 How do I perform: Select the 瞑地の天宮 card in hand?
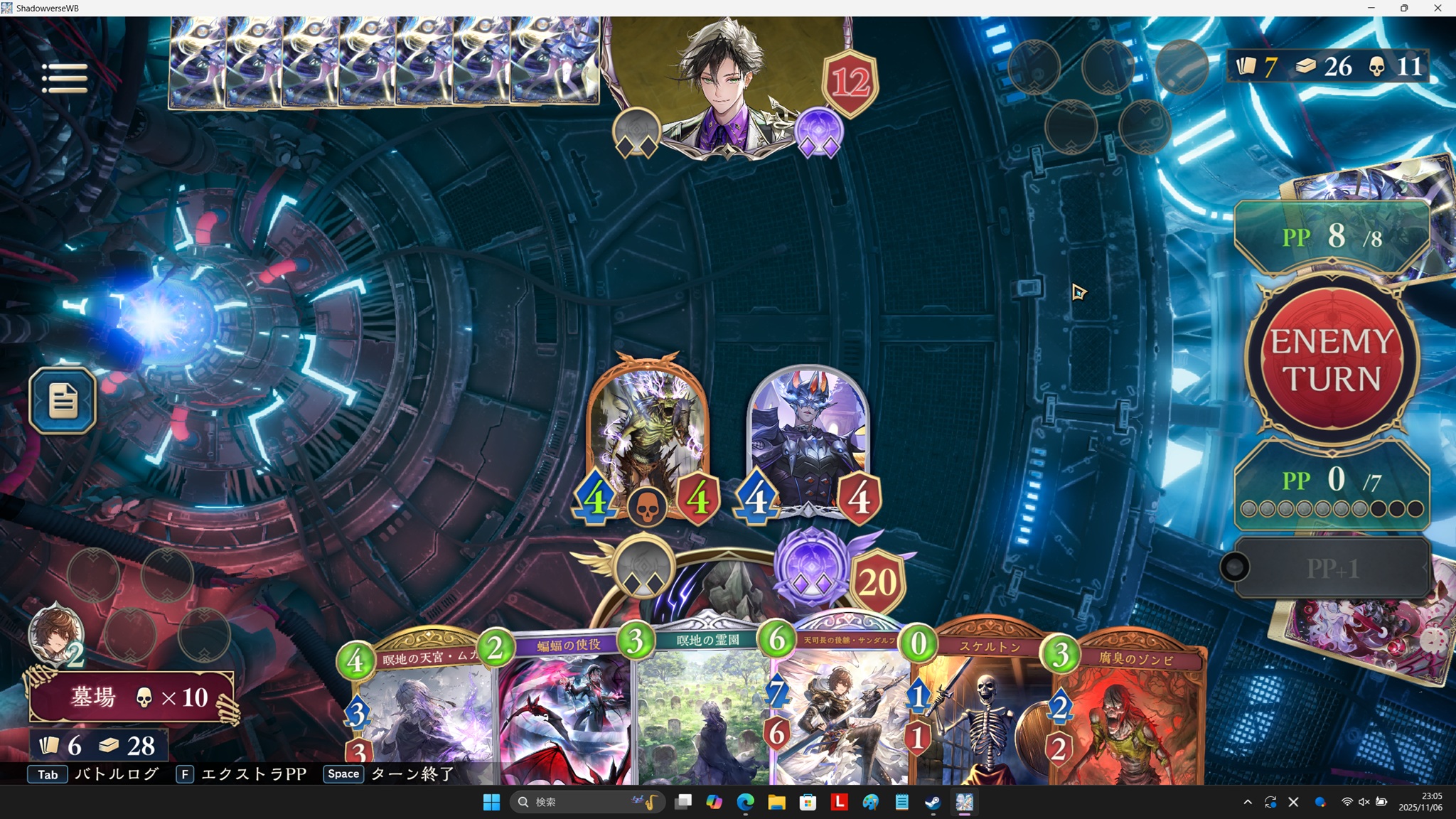tap(419, 711)
